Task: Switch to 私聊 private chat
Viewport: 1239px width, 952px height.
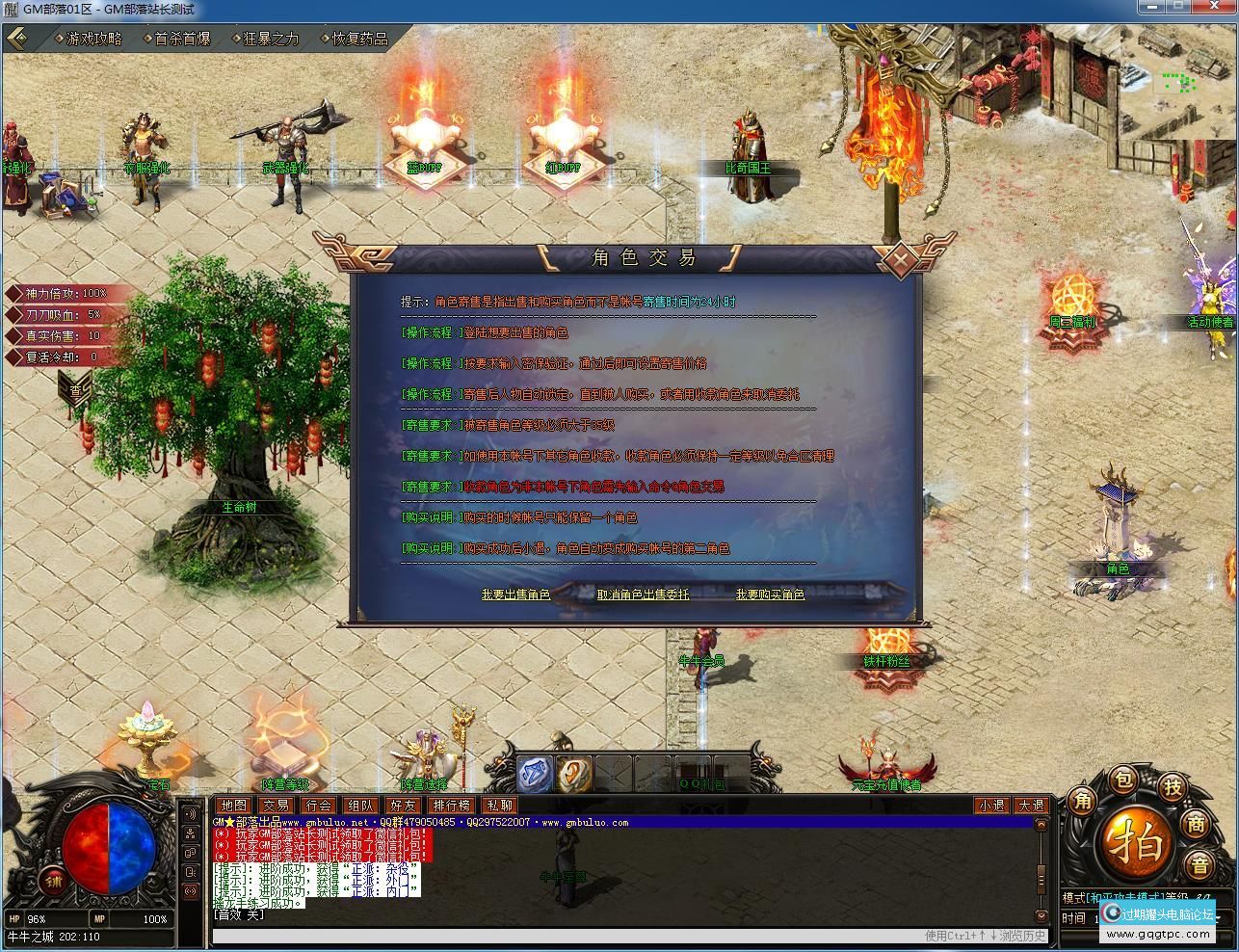Action: (x=499, y=806)
